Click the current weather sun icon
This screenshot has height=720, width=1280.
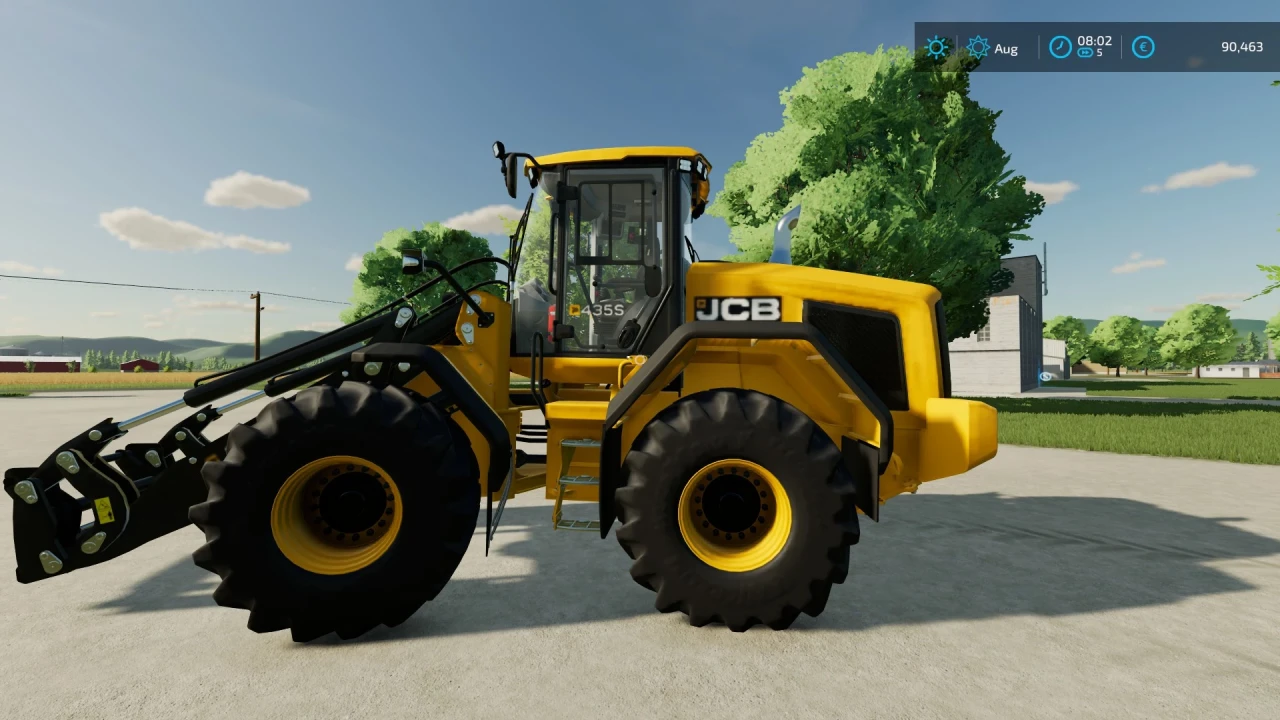(936, 47)
